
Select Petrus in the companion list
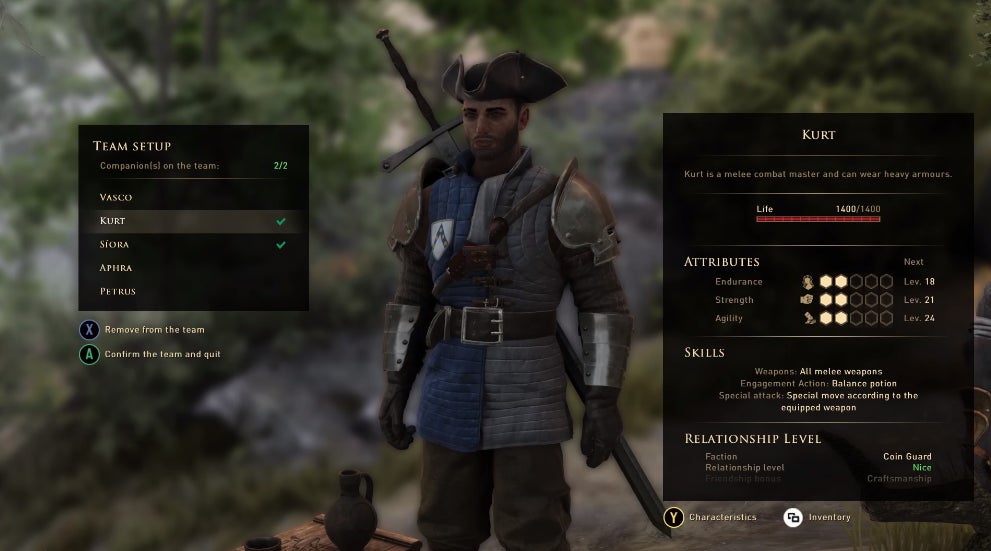[x=118, y=291]
